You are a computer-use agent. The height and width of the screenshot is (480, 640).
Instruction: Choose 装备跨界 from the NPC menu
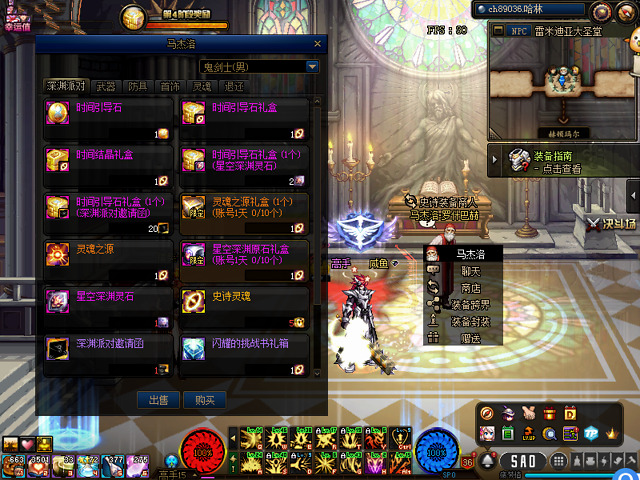point(469,304)
